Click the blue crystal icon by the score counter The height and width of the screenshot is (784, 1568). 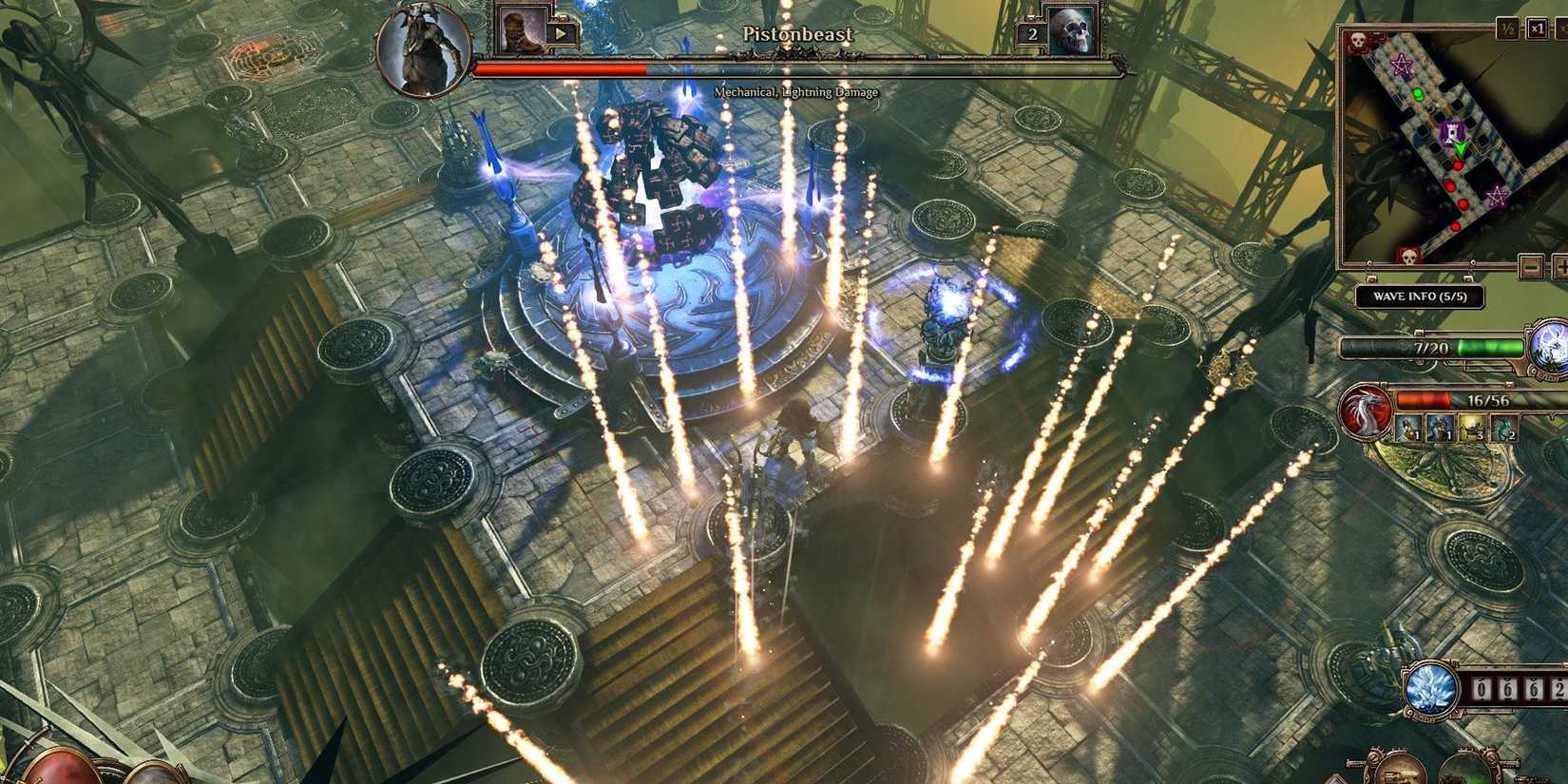pyautogui.click(x=1430, y=690)
